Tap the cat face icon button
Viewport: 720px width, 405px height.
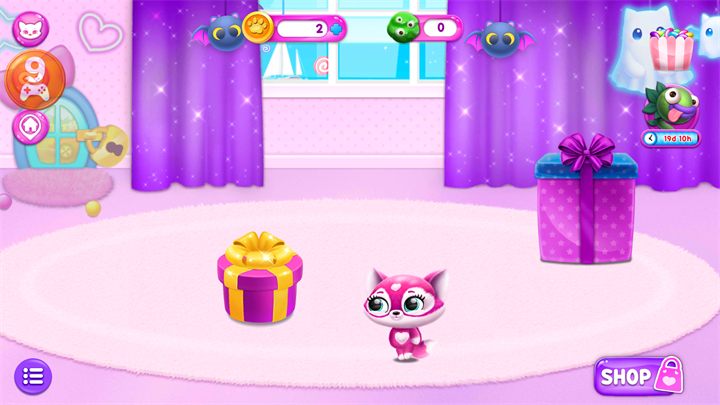click(30, 27)
